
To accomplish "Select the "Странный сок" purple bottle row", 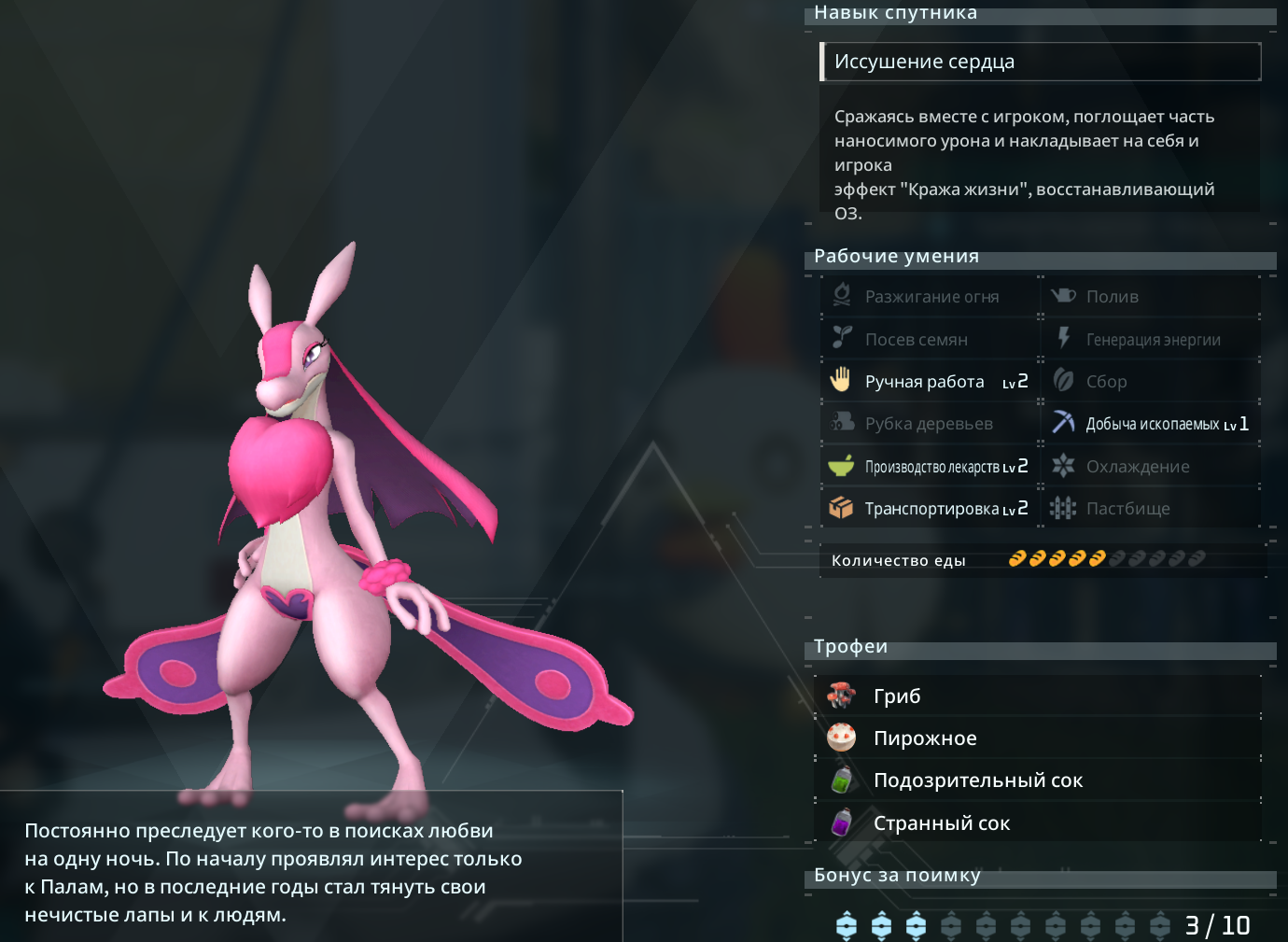I will (1038, 823).
